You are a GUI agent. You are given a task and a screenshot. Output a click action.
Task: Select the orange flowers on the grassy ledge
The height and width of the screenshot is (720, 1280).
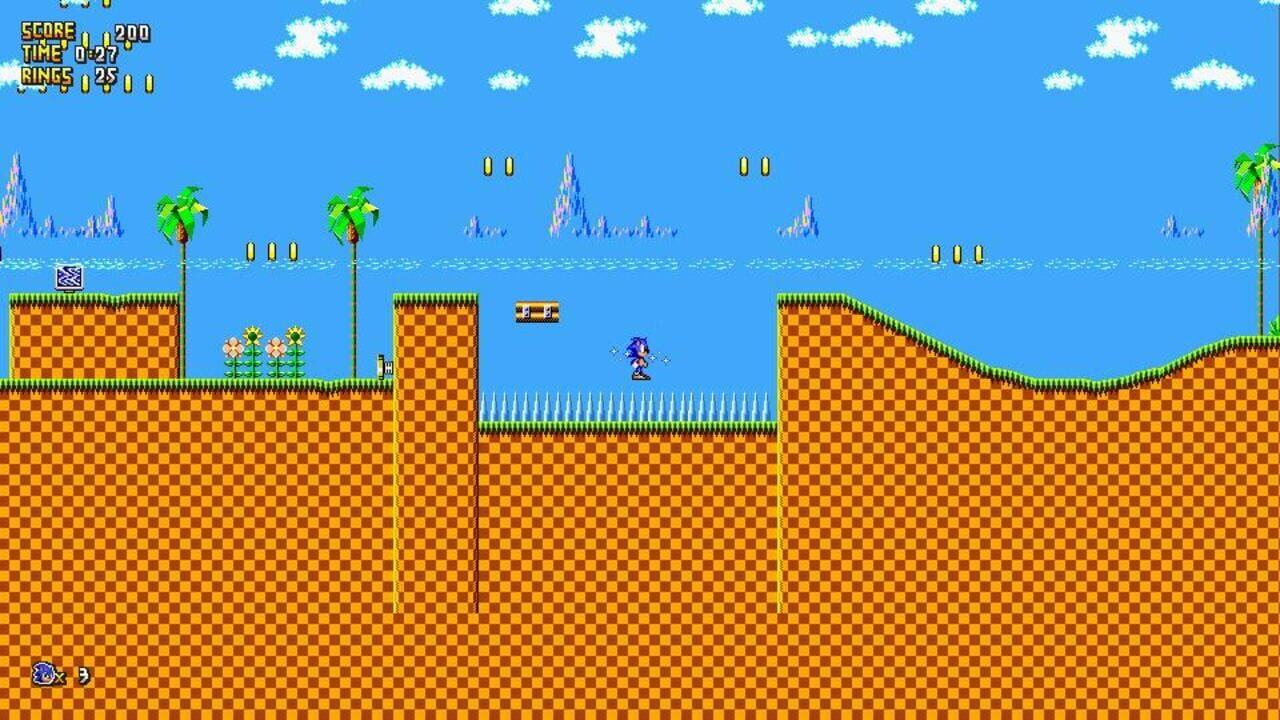click(x=262, y=350)
